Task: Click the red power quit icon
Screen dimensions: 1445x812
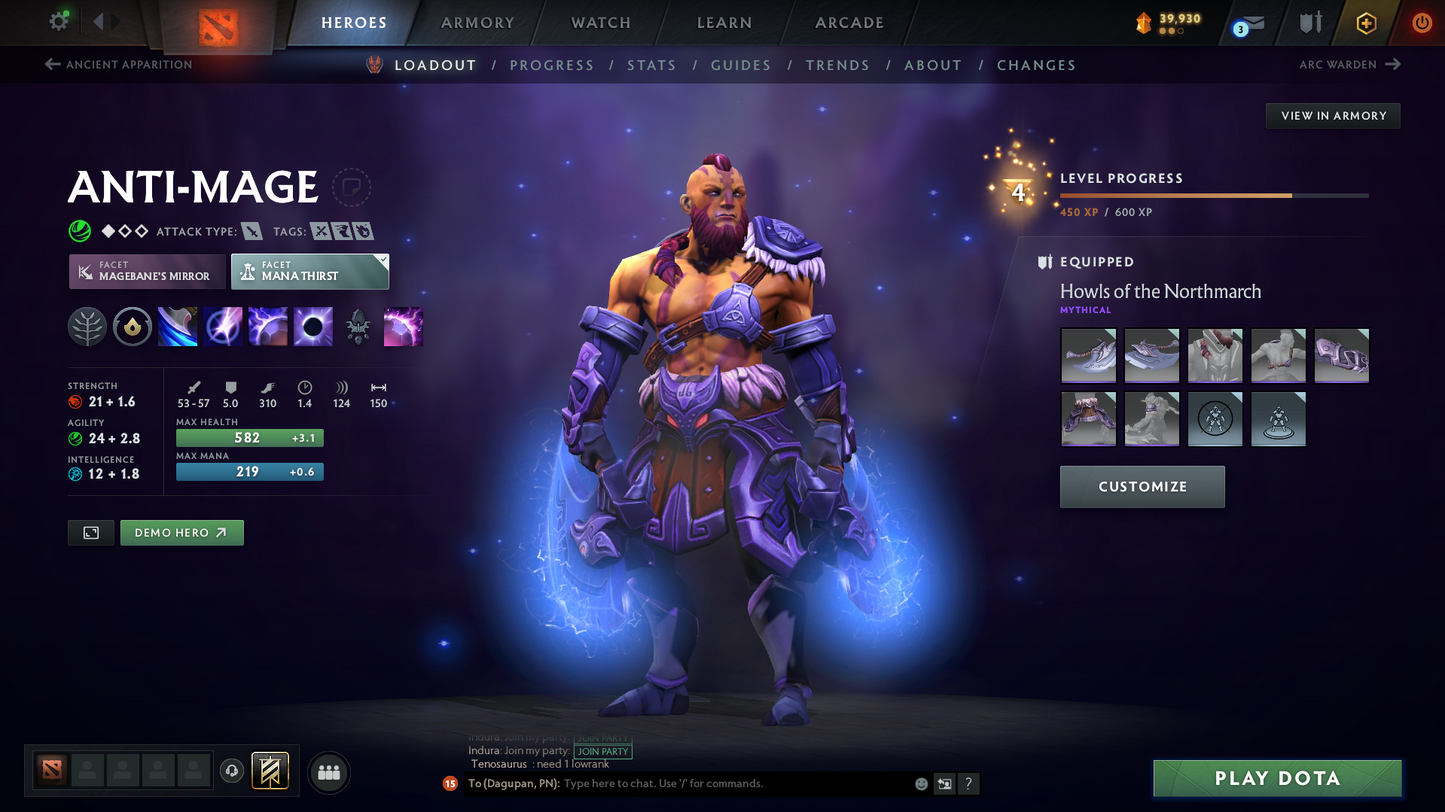Action: tap(1421, 22)
